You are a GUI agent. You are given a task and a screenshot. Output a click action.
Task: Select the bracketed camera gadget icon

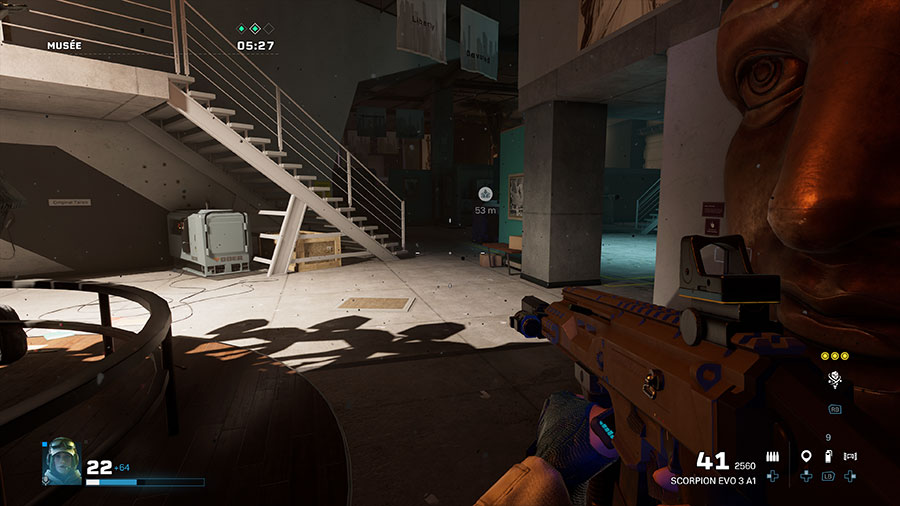[850, 457]
